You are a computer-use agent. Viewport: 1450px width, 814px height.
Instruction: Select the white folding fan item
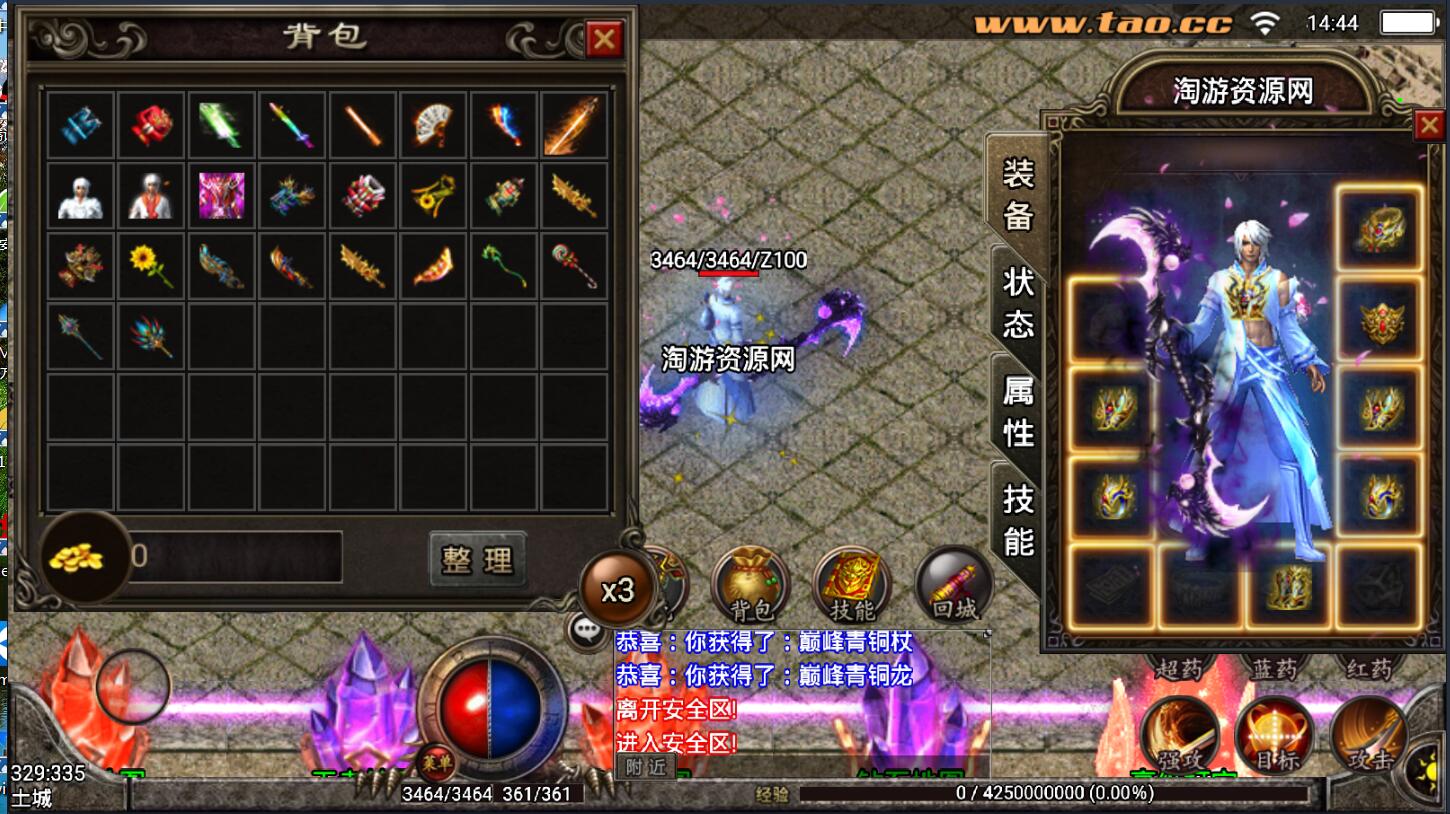coord(433,125)
